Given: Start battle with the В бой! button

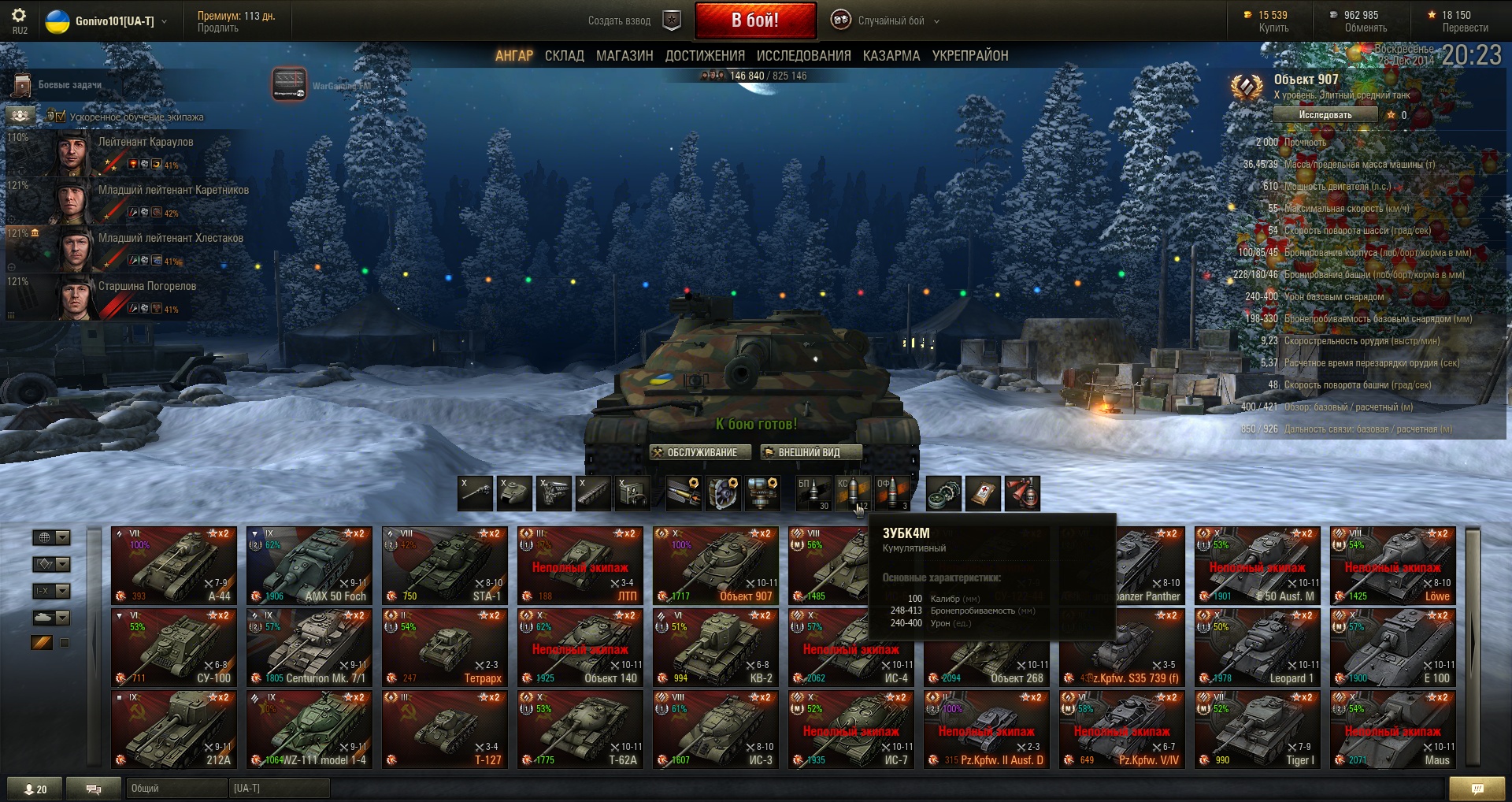Looking at the screenshot, I should (754, 20).
